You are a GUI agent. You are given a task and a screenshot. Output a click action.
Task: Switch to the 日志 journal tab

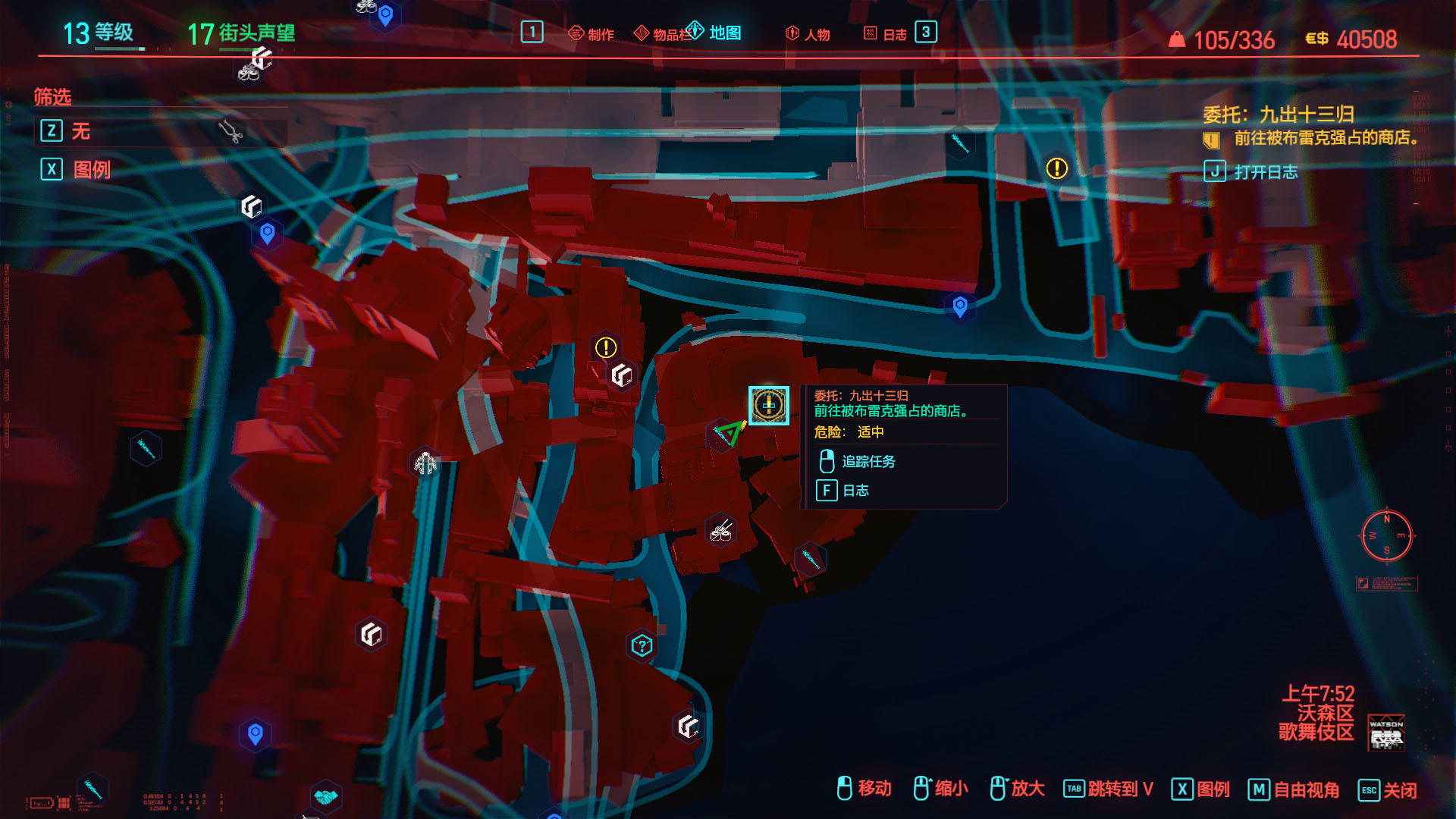pyautogui.click(x=886, y=34)
